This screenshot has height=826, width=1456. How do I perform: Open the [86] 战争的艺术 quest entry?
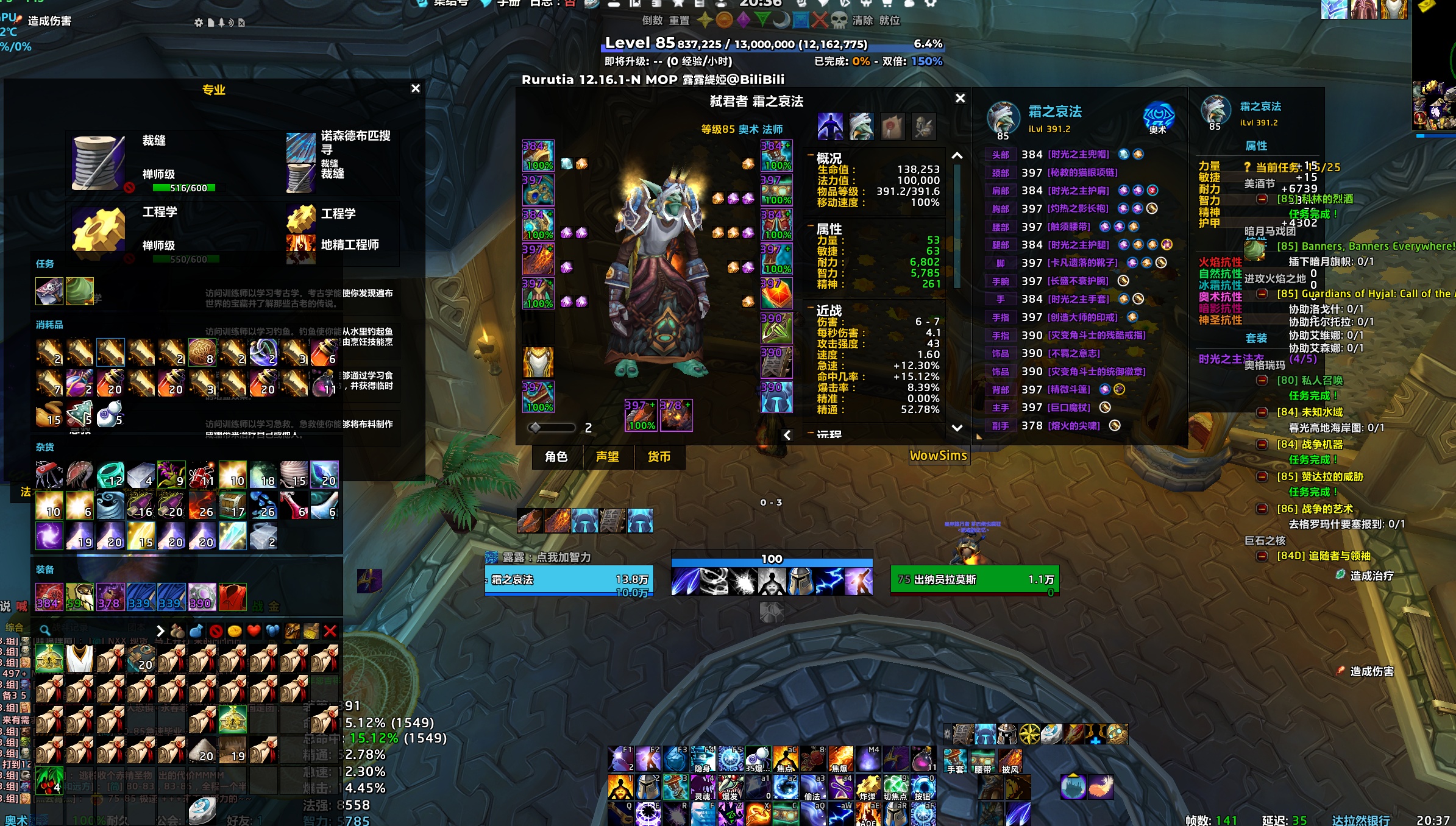coord(1315,509)
